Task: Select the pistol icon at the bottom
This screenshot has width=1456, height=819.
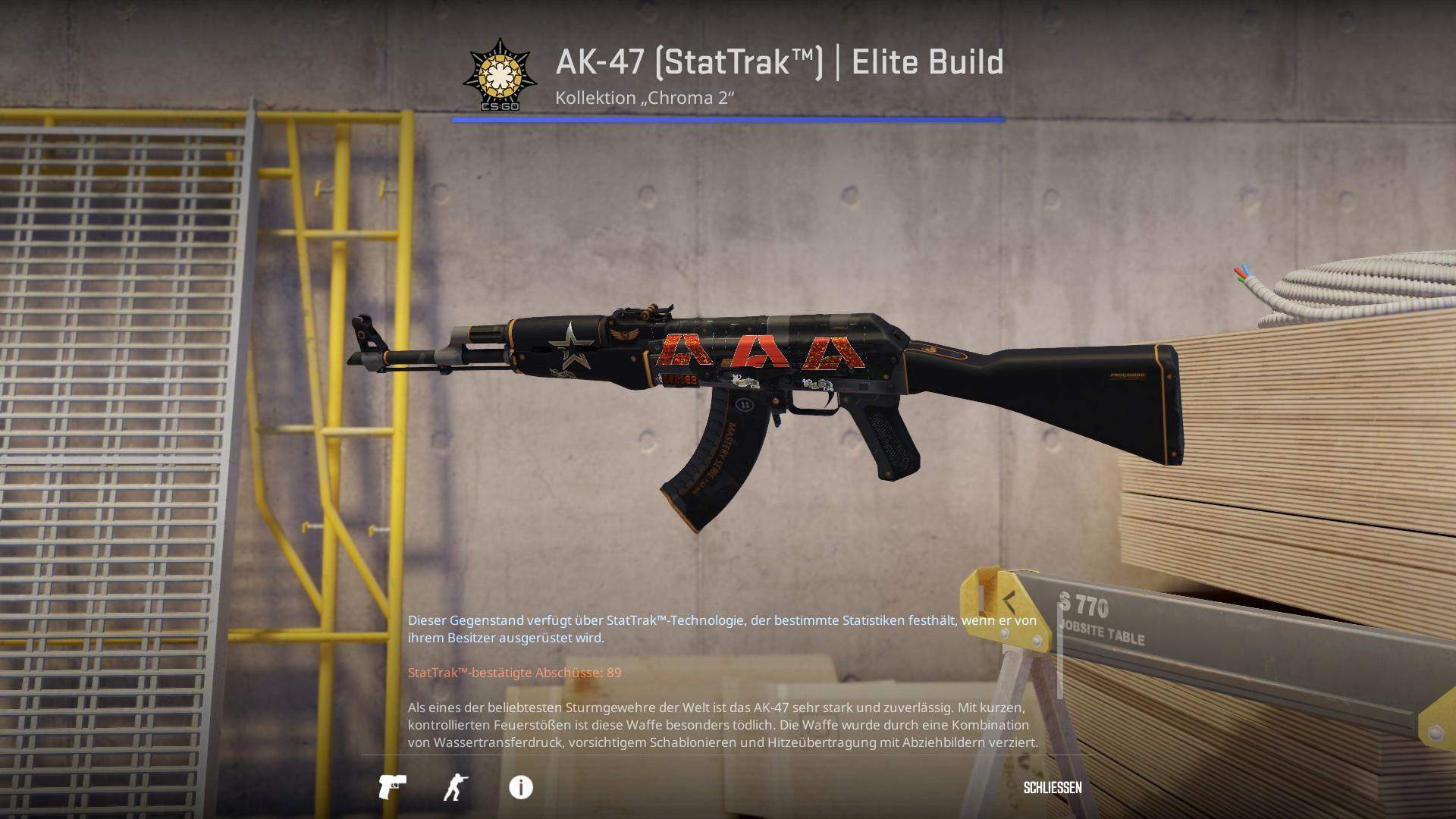Action: pyautogui.click(x=394, y=788)
